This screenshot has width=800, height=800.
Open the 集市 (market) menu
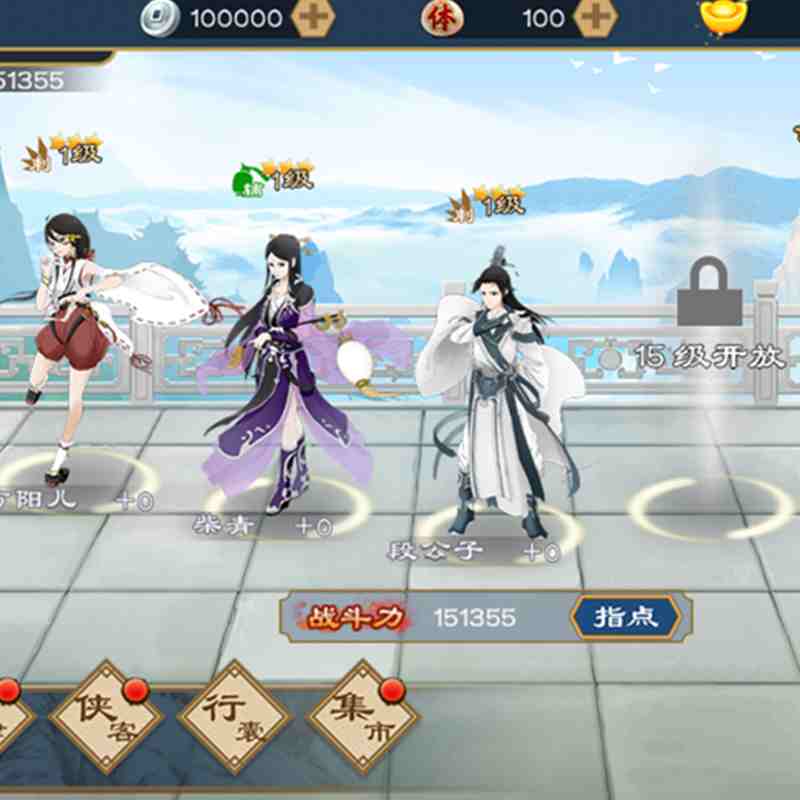[361, 716]
